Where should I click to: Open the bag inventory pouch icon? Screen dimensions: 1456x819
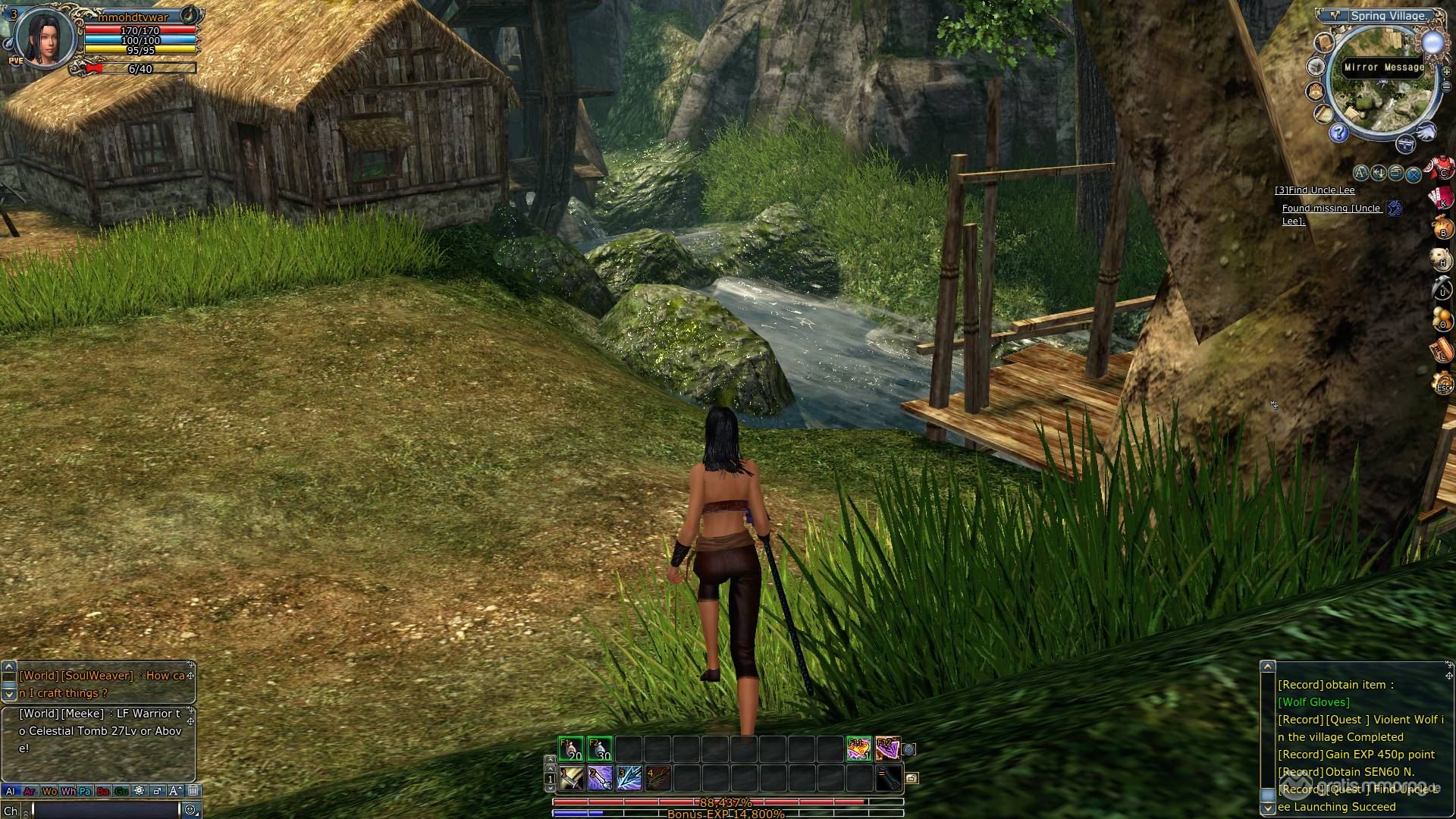coord(1442,227)
